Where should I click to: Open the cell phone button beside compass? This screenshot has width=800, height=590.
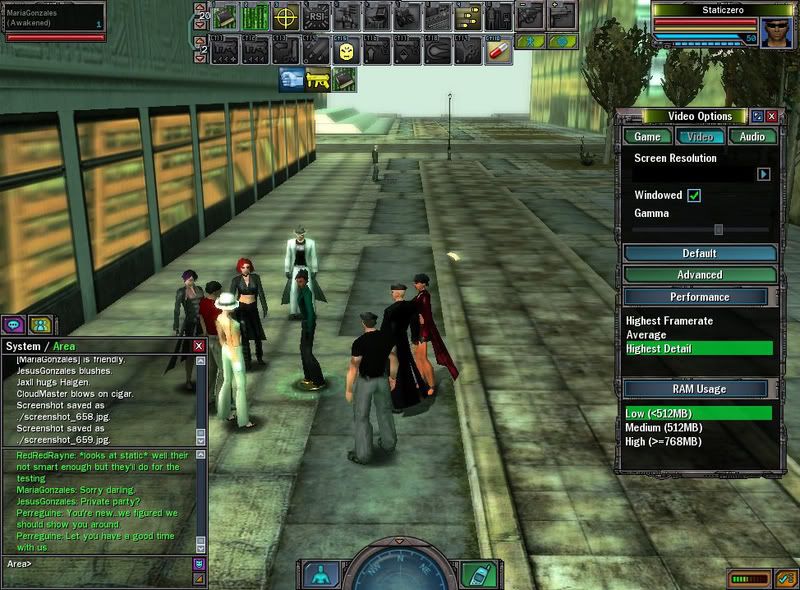click(477, 575)
